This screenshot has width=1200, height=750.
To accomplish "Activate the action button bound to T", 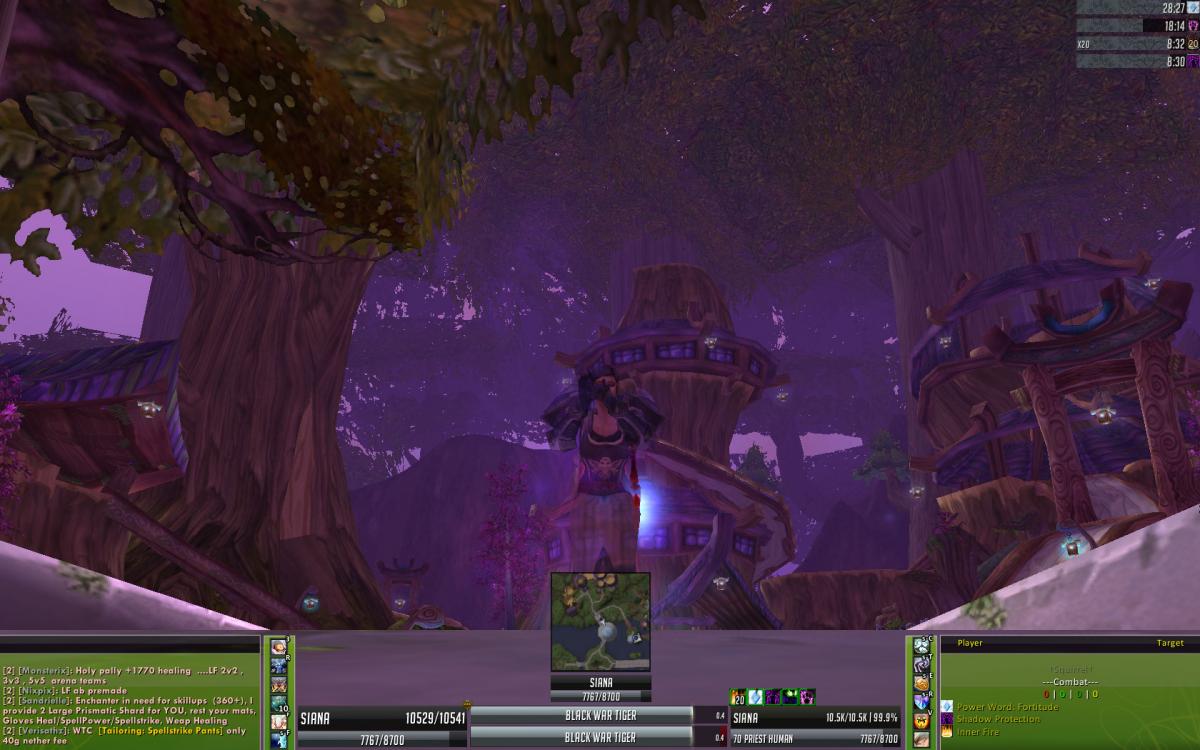I will tap(921, 666).
